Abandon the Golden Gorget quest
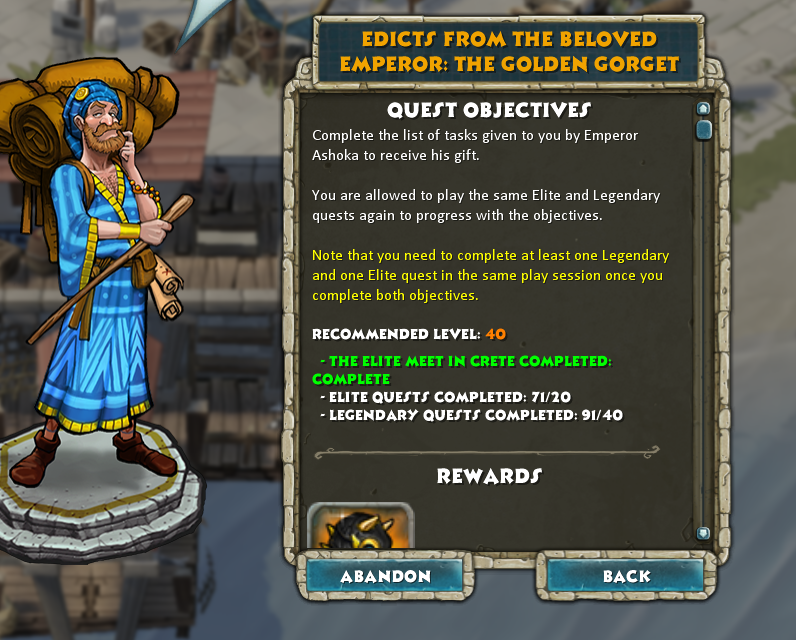Image resolution: width=796 pixels, height=640 pixels. [x=385, y=576]
